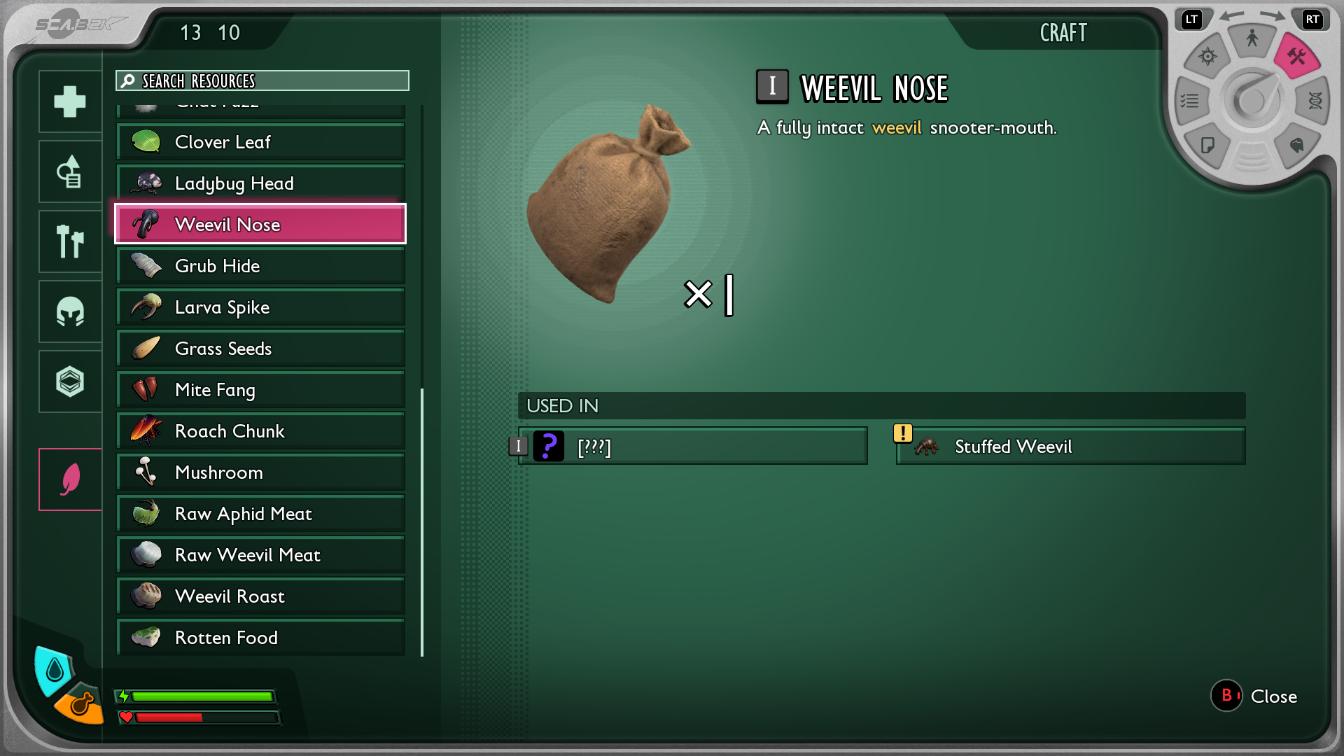1344x756 pixels.
Task: Select Larva Spike from the list
Action: (261, 307)
